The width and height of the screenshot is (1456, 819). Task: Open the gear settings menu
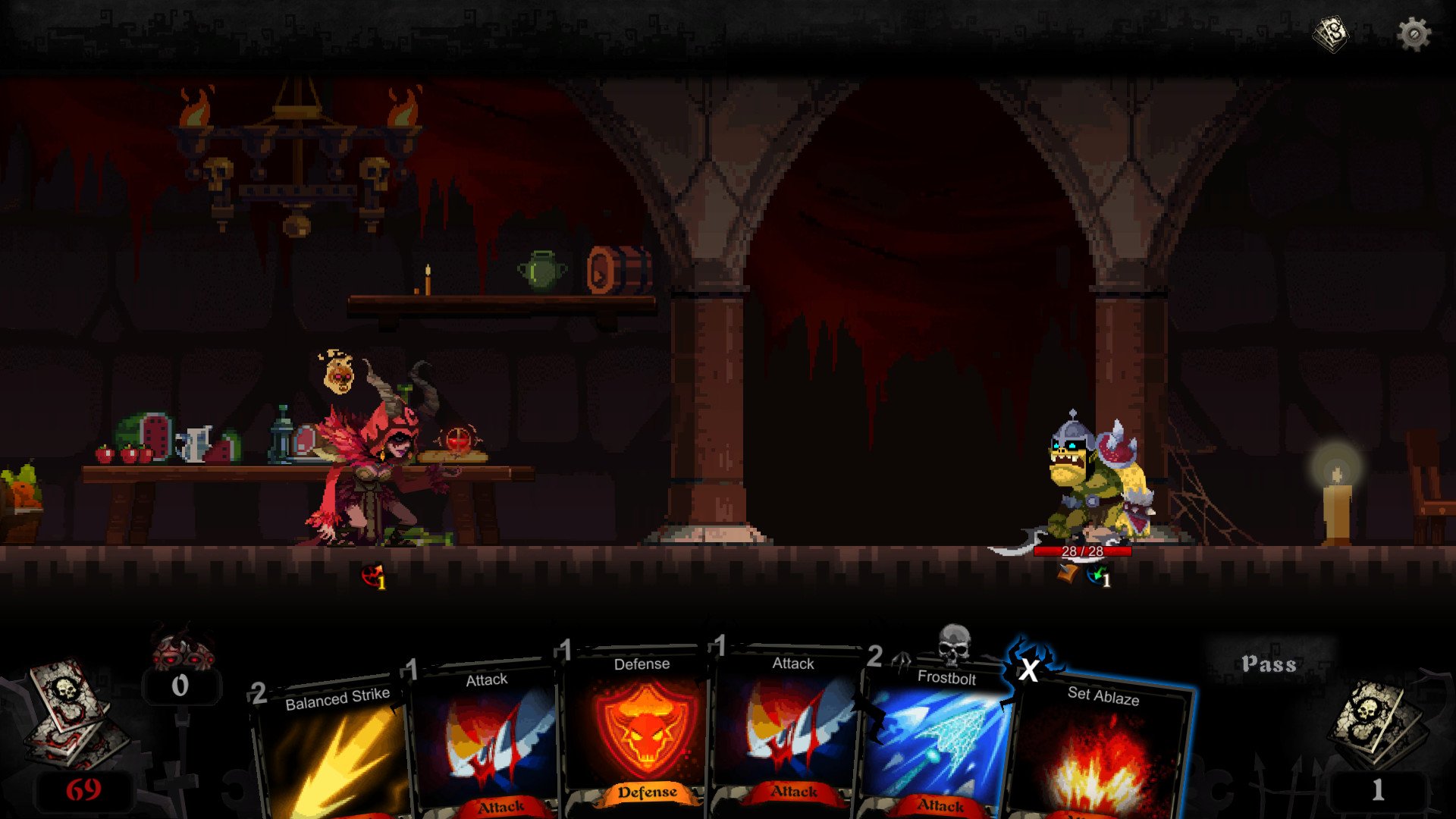(x=1414, y=34)
